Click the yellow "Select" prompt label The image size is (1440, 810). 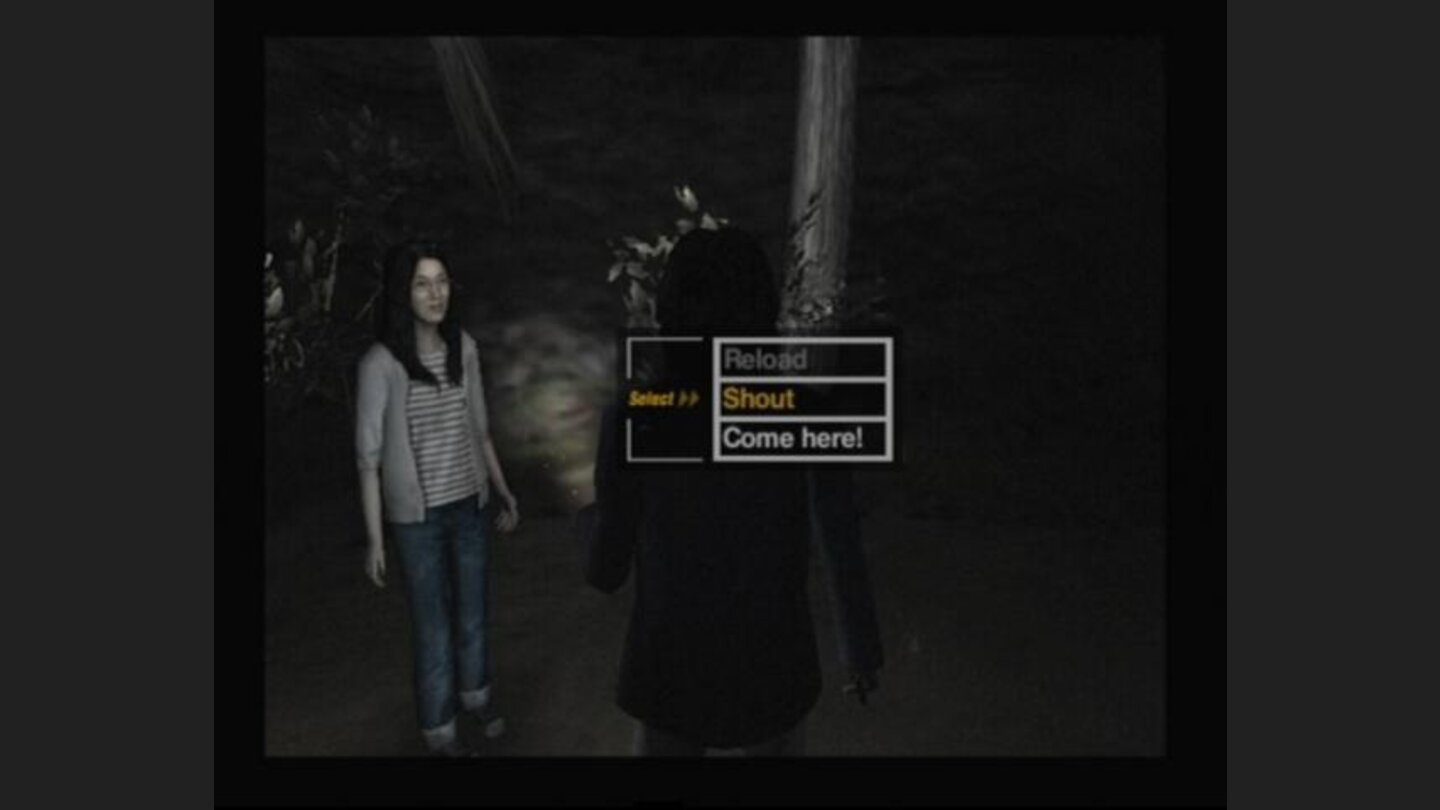(x=650, y=398)
